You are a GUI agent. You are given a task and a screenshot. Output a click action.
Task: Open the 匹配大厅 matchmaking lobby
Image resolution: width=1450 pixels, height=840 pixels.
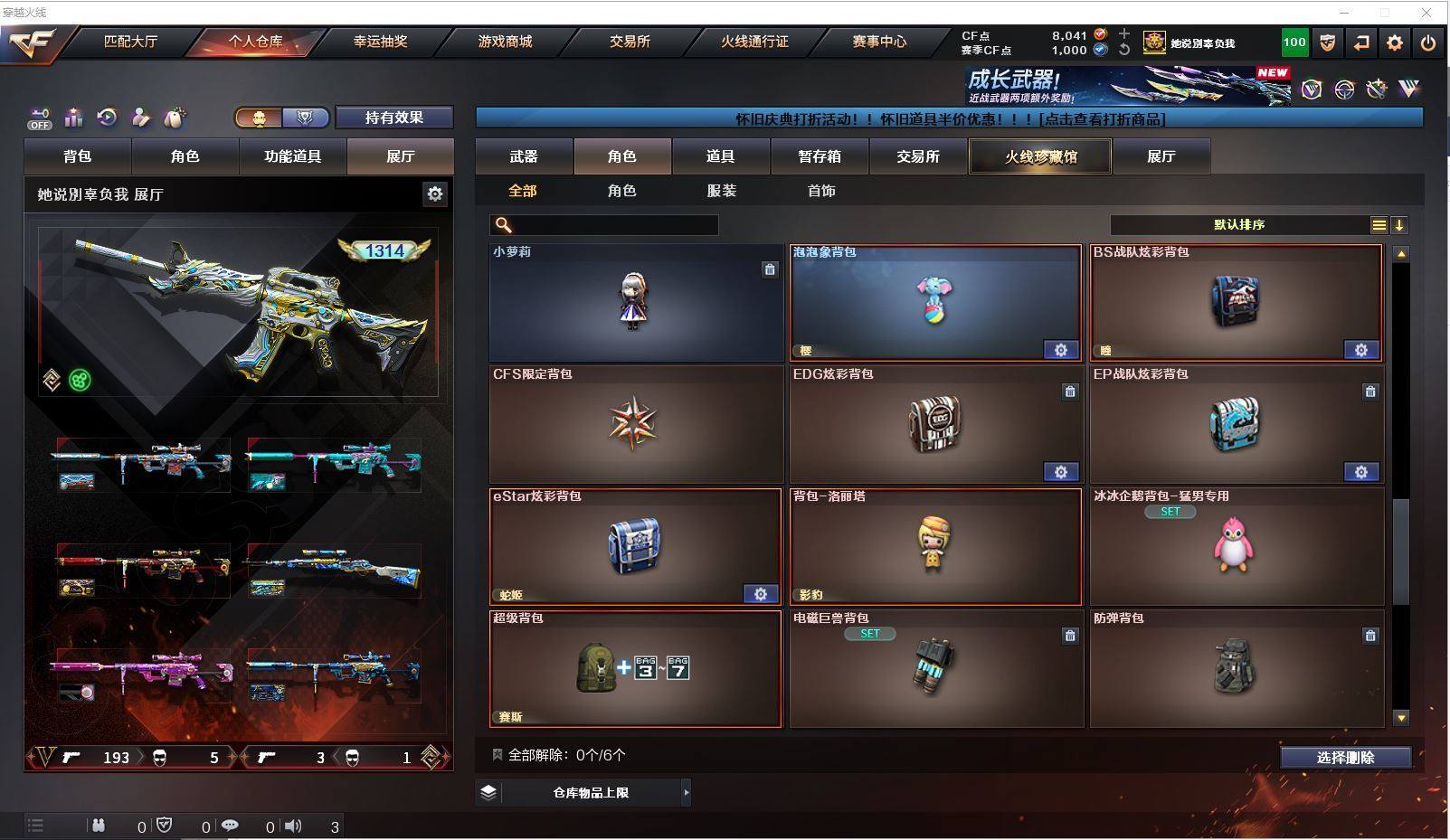130,42
